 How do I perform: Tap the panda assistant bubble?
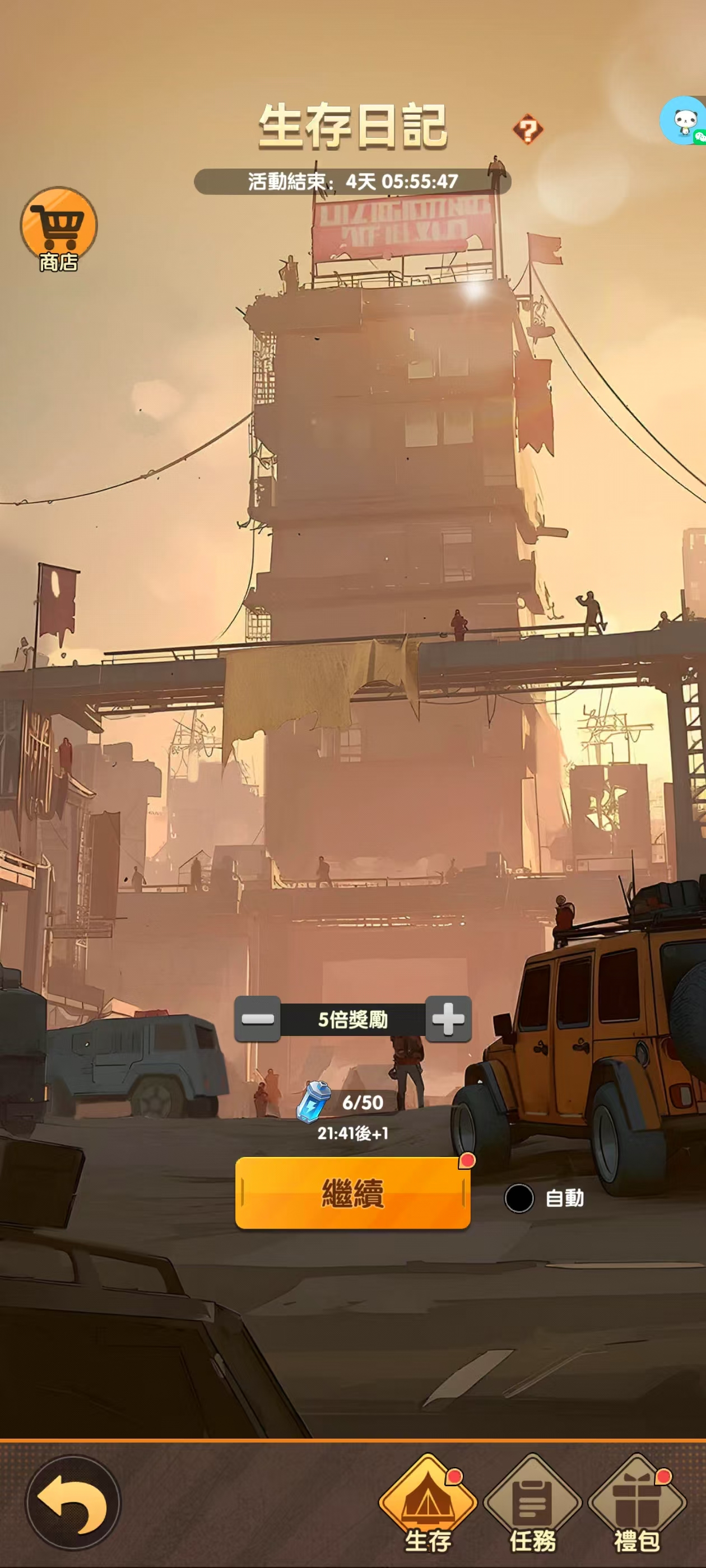685,121
